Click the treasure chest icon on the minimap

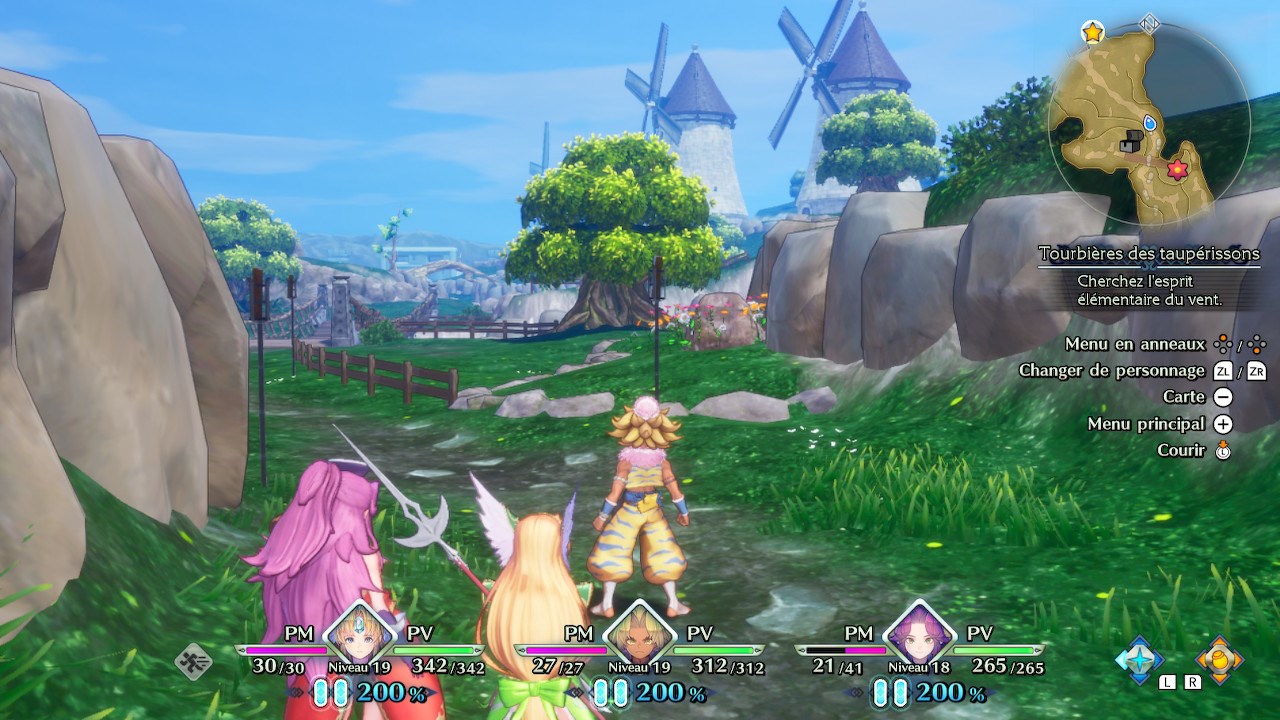point(1131,142)
